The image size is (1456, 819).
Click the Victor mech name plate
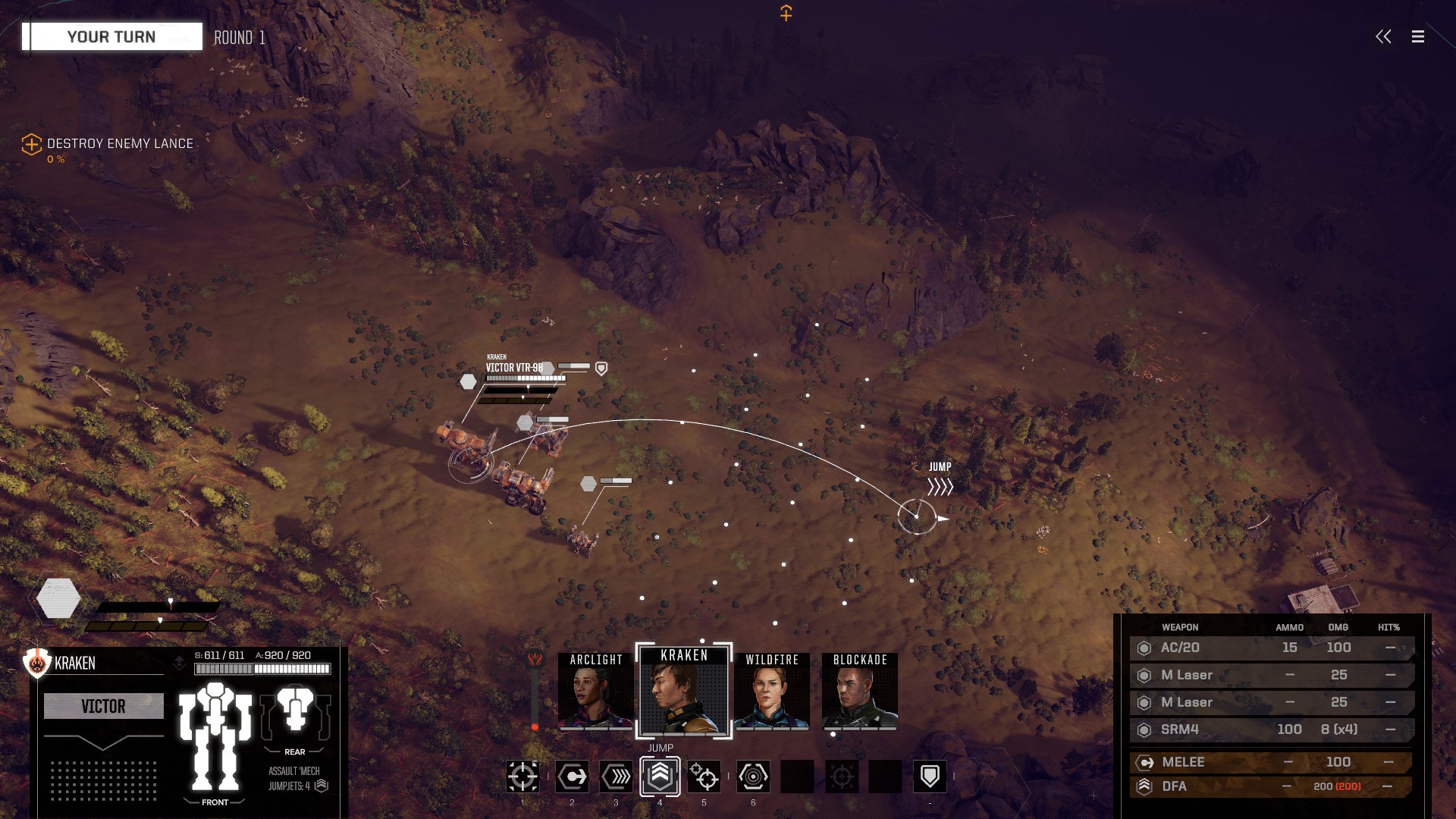(104, 707)
